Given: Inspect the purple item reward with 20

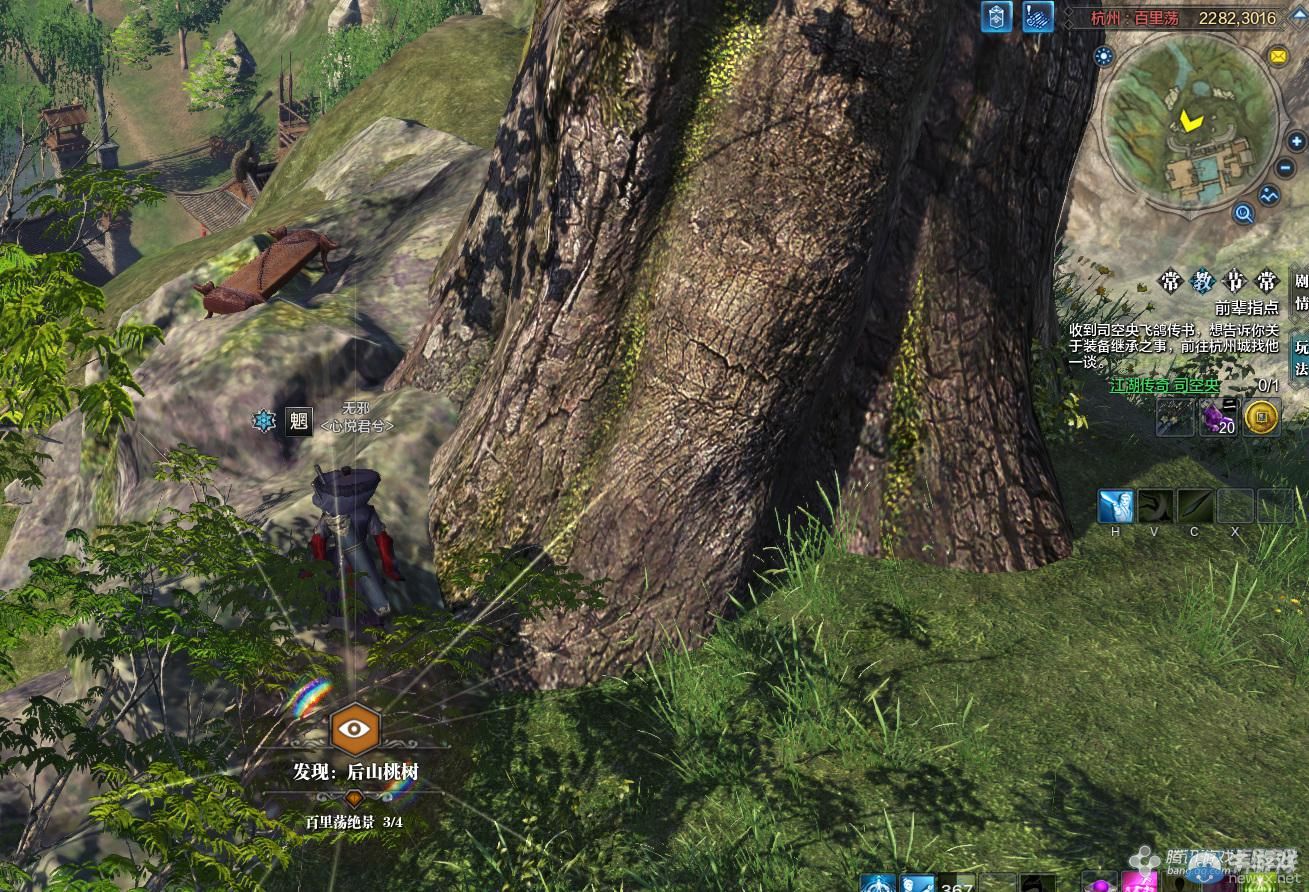Looking at the screenshot, I should [1219, 417].
